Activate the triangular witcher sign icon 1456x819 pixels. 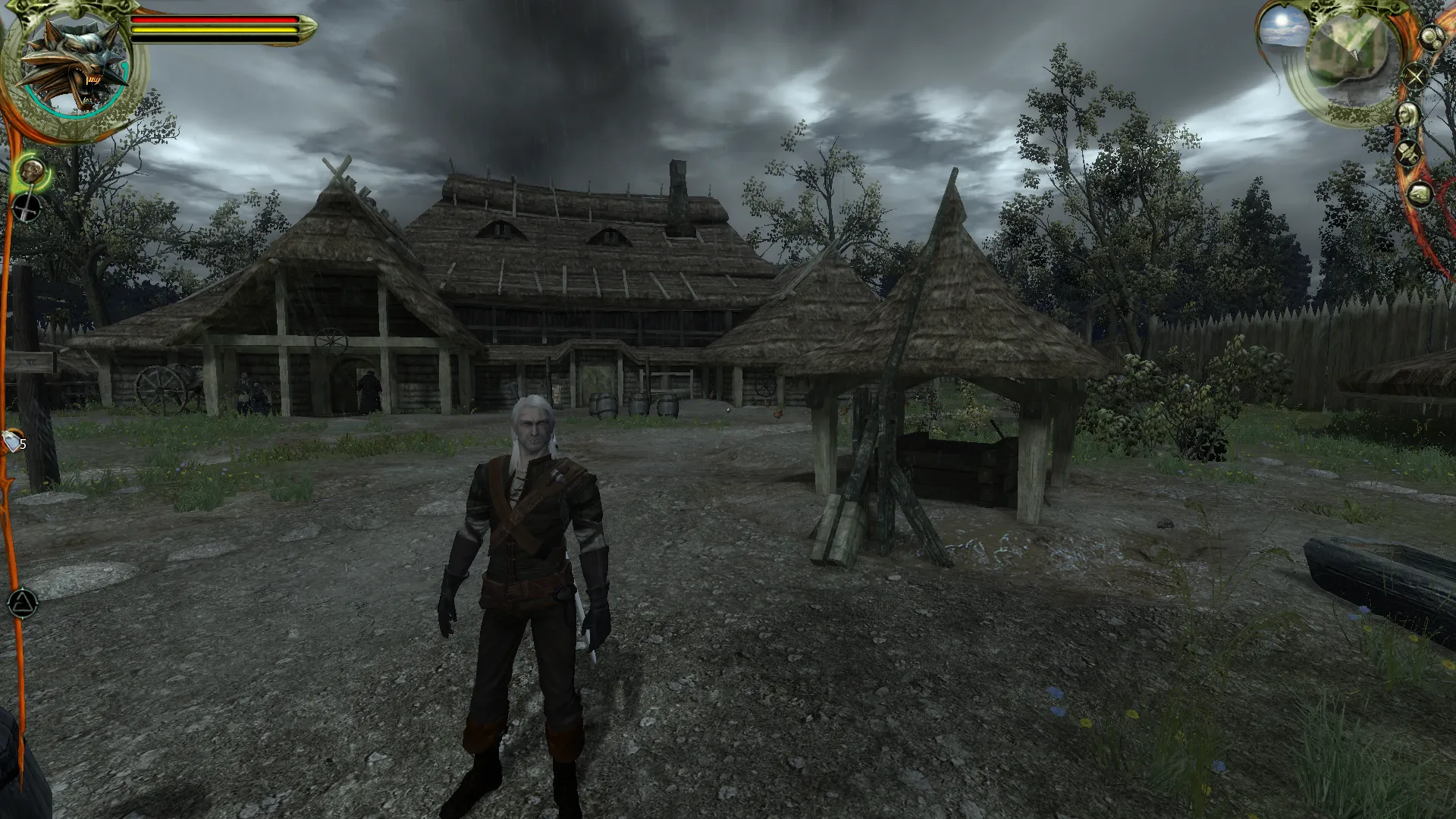click(23, 604)
